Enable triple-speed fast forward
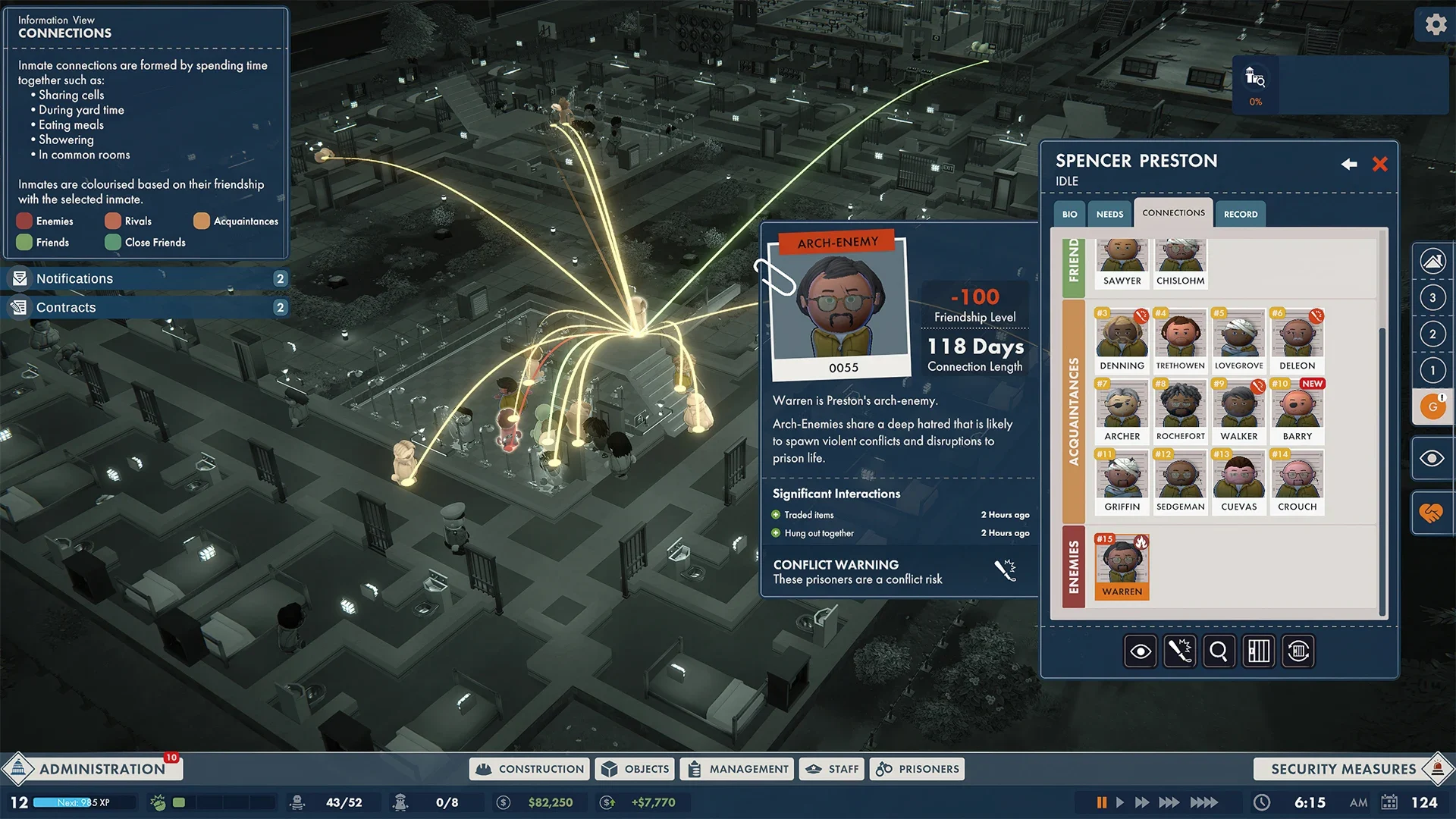 pyautogui.click(x=1169, y=802)
